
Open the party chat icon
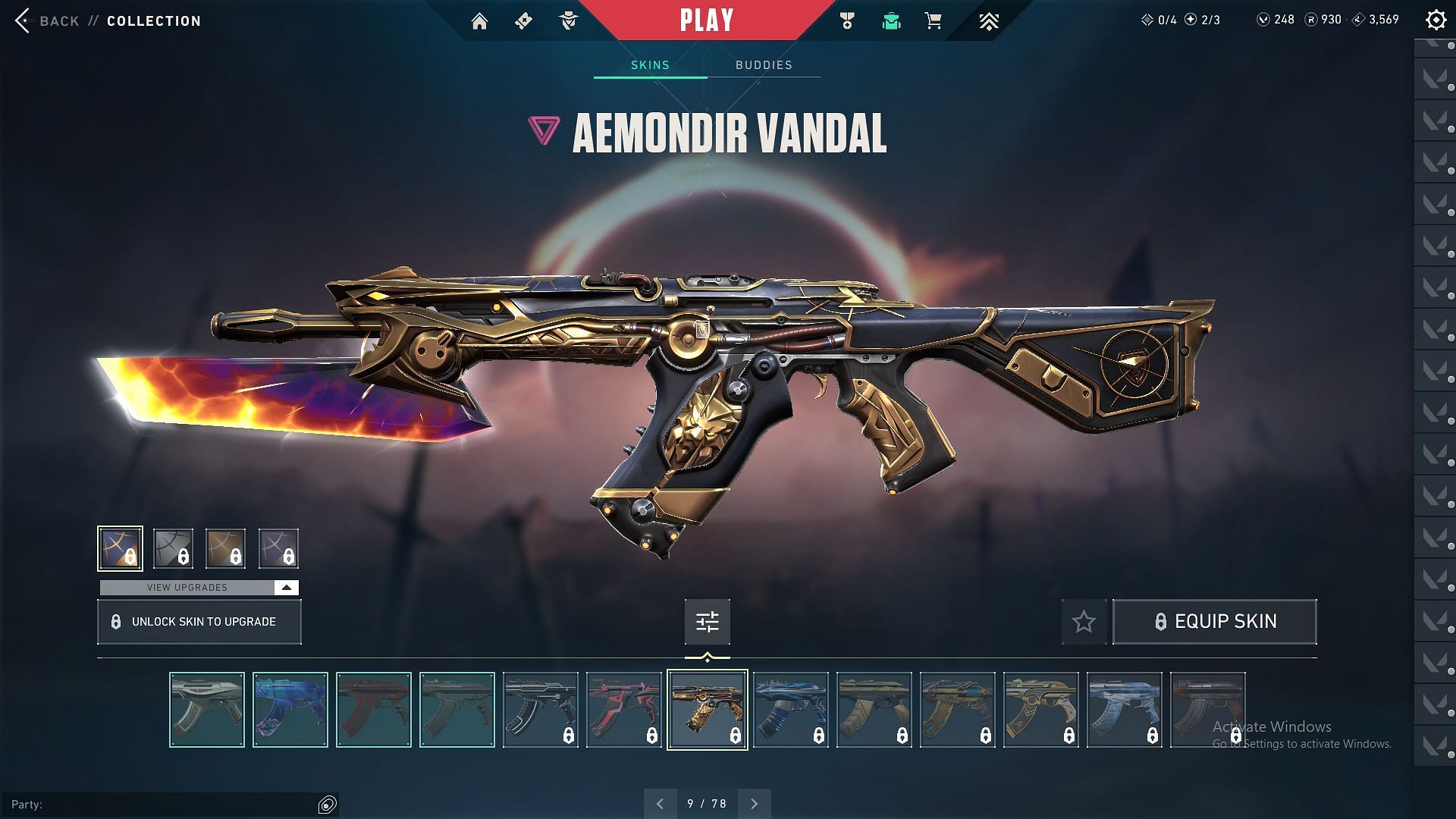[x=328, y=805]
